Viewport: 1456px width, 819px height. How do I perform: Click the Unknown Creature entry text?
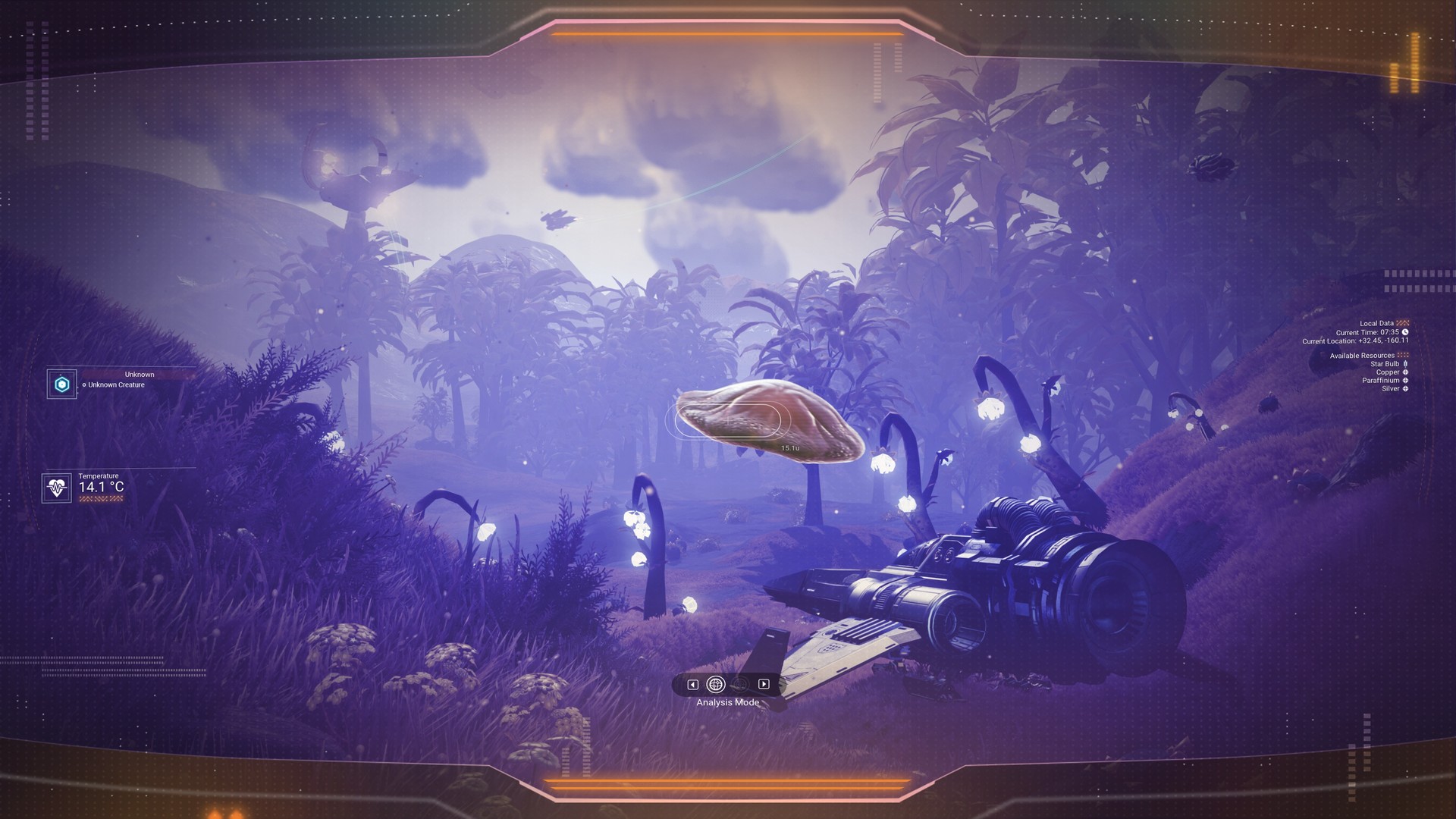[115, 384]
